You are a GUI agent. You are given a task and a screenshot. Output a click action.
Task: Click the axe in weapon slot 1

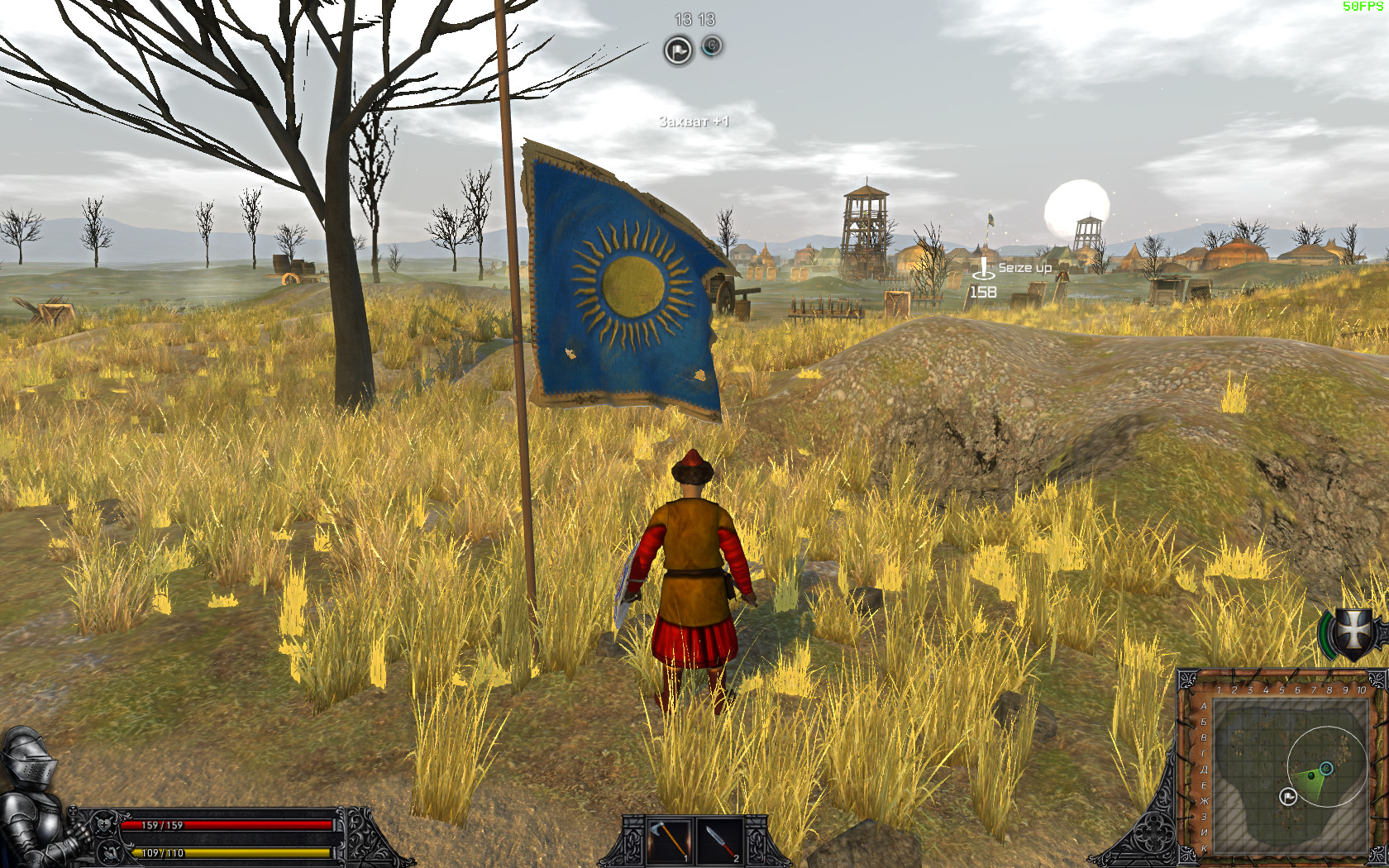pos(668,841)
